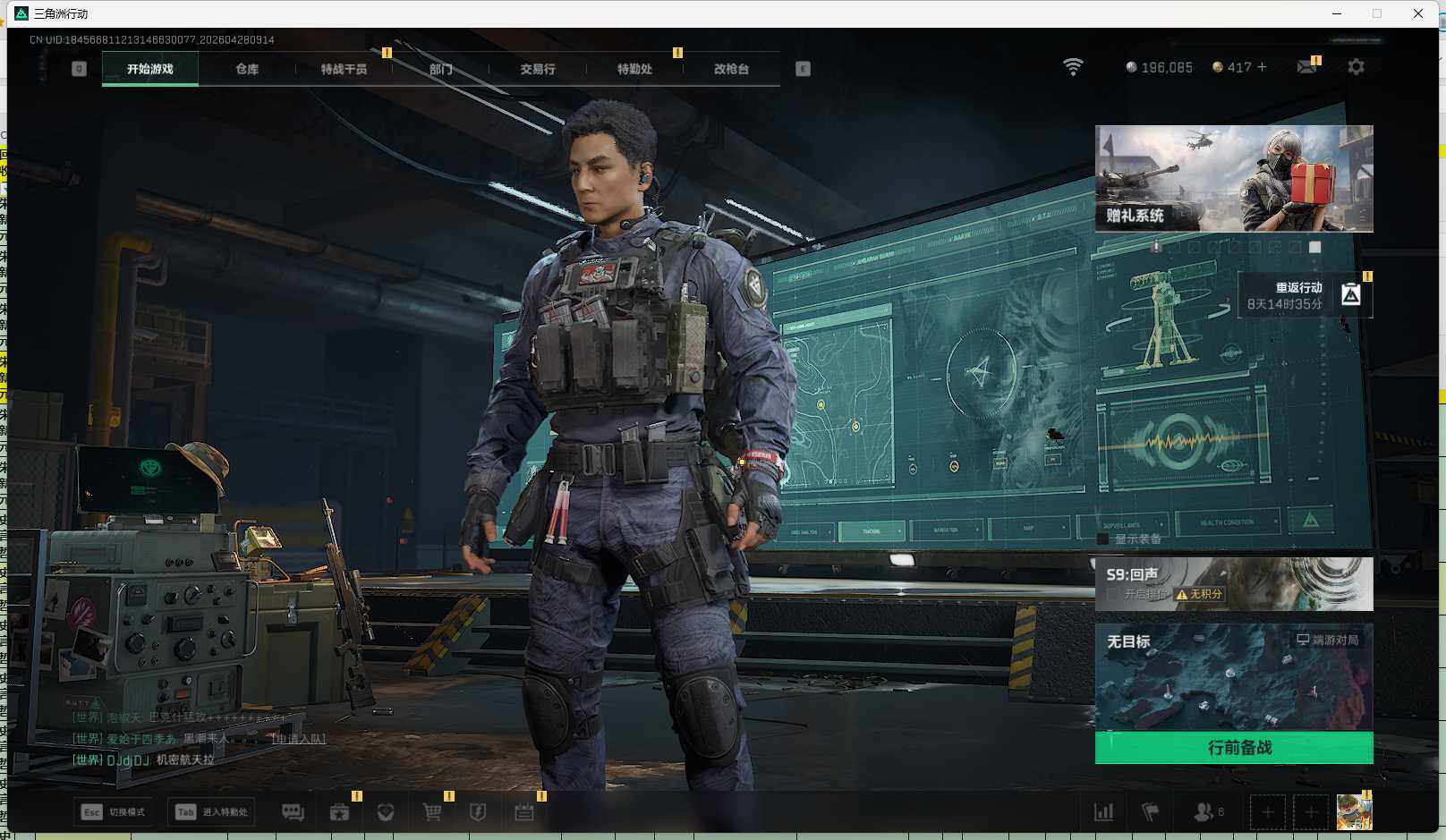Open the friends list icon
Viewport: 1446px width, 840px height.
click(1204, 812)
